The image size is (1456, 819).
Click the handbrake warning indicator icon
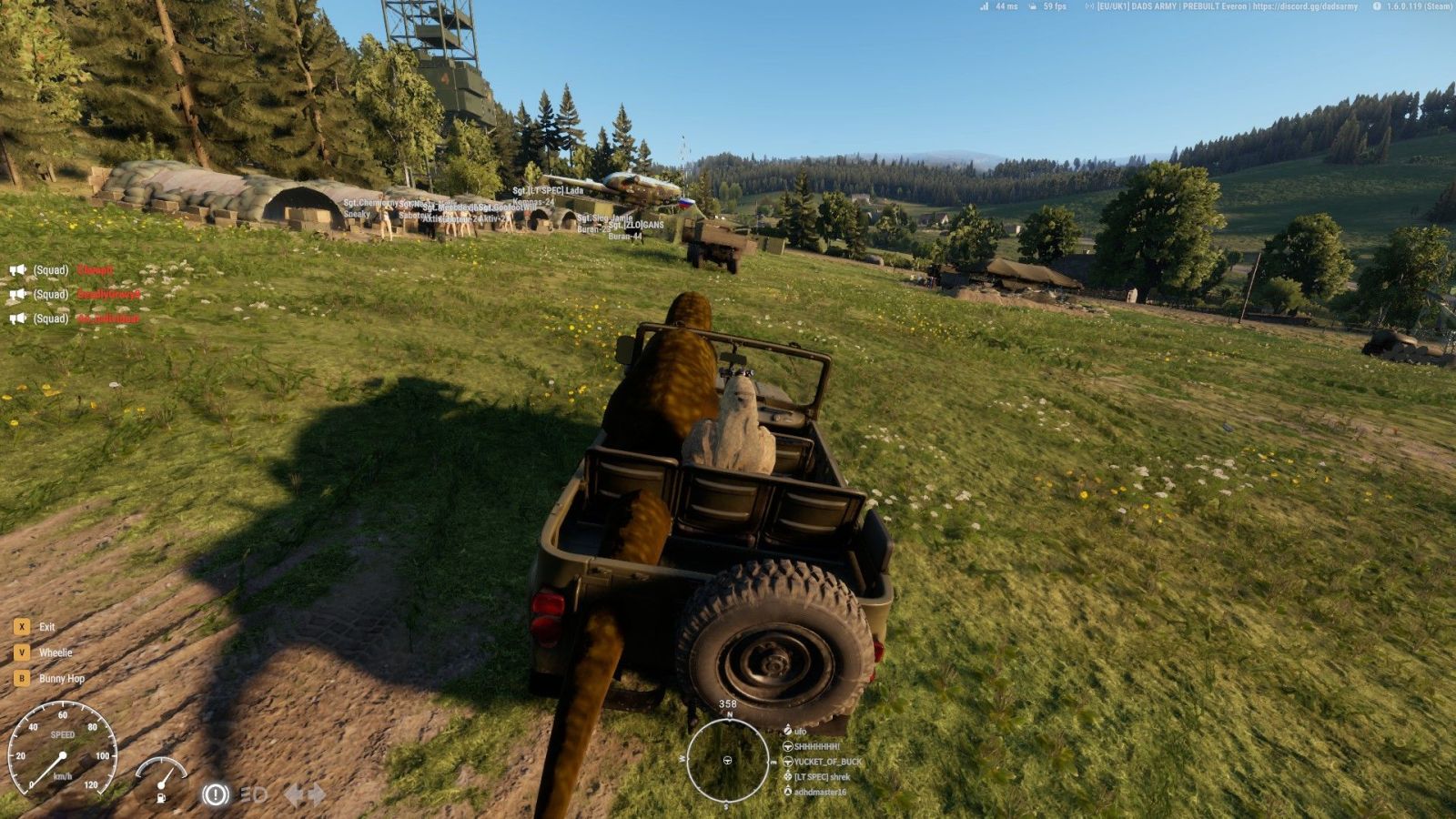click(x=215, y=794)
